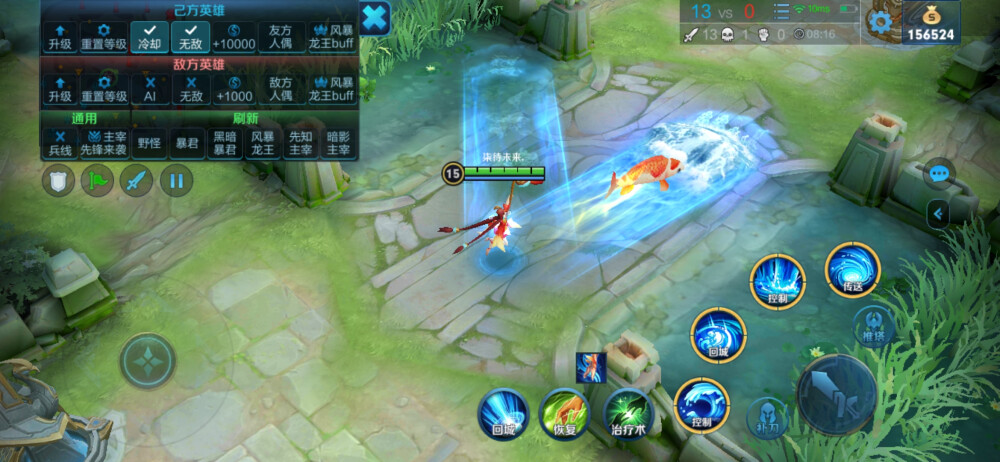Close the training cheat panel
Screen dimensions: 1000x462
click(x=374, y=18)
